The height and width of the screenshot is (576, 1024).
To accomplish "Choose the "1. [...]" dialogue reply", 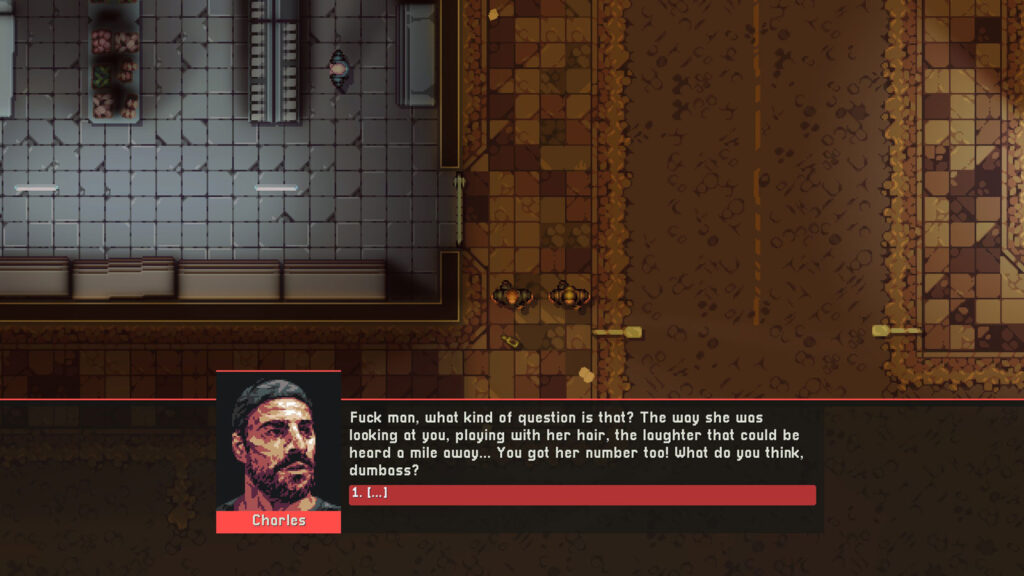I will (582, 495).
